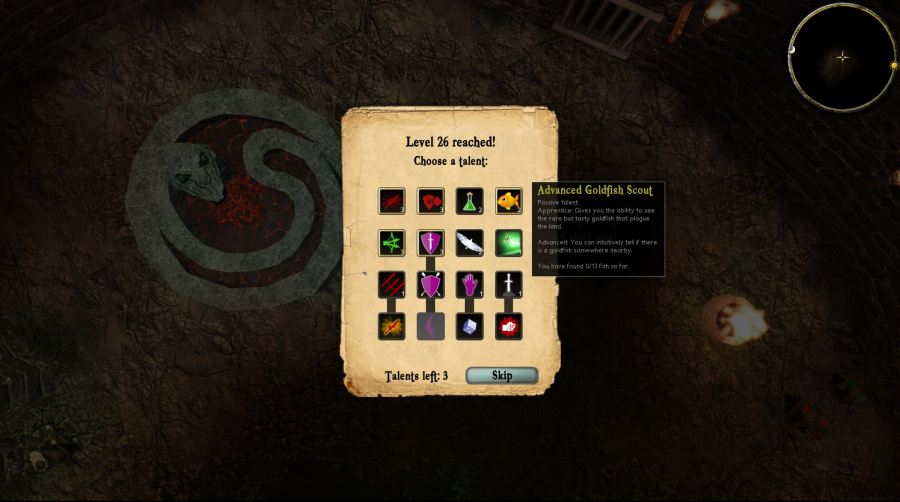This screenshot has height=502, width=900.
Task: Select the glowing green light talent
Action: (x=509, y=243)
